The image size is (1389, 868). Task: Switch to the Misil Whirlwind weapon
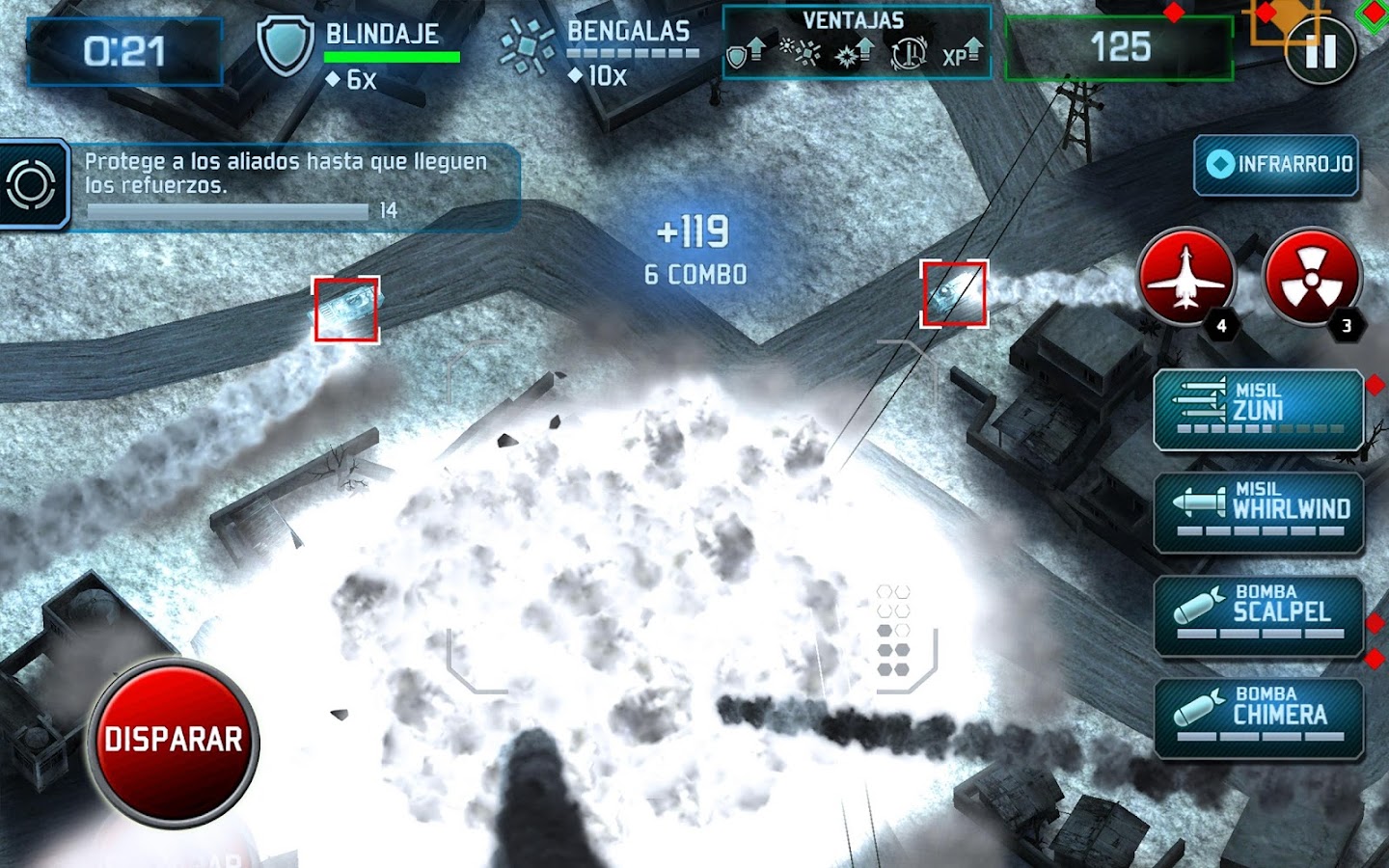pos(1259,511)
